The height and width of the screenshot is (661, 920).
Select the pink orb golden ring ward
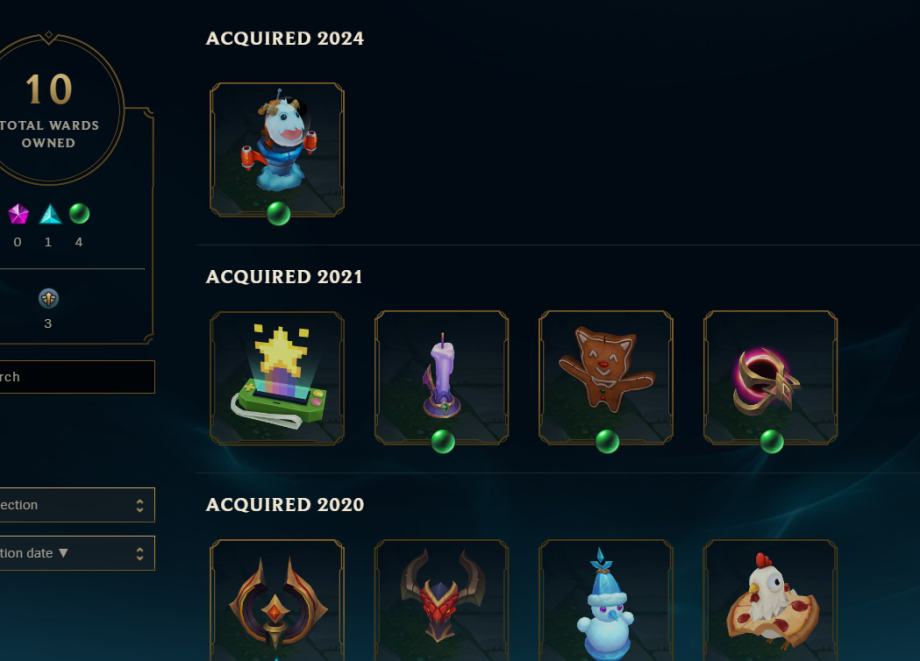coord(770,377)
